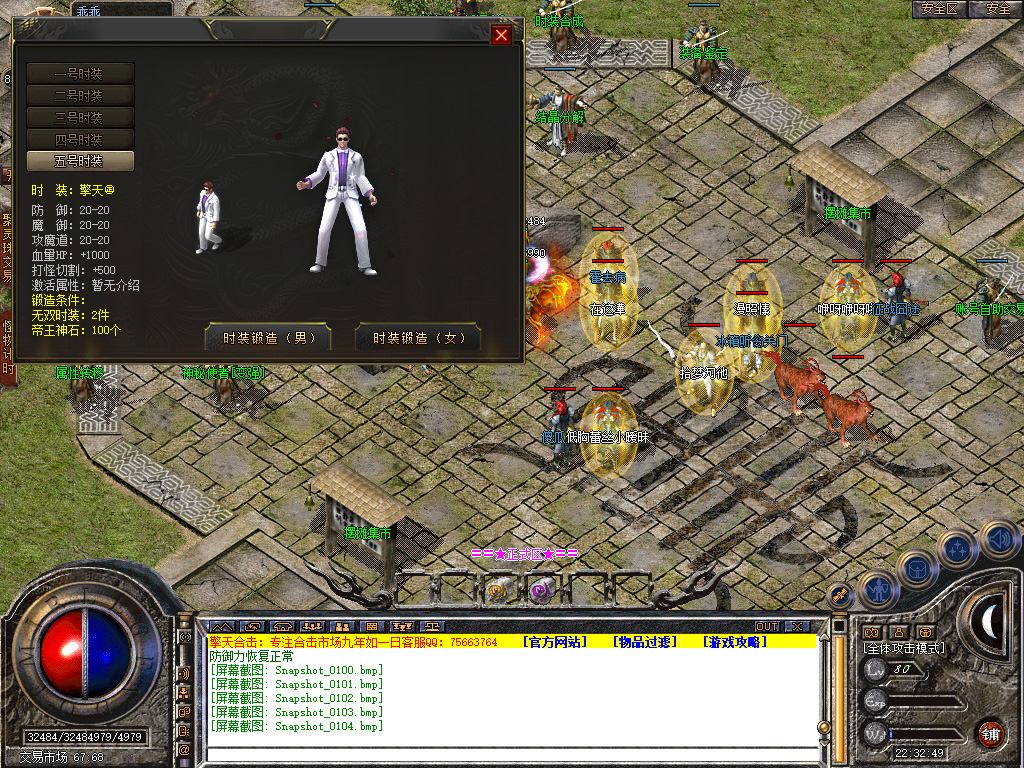Choose 四号时装 outfit tab
This screenshot has width=1024, height=768.
tap(80, 139)
